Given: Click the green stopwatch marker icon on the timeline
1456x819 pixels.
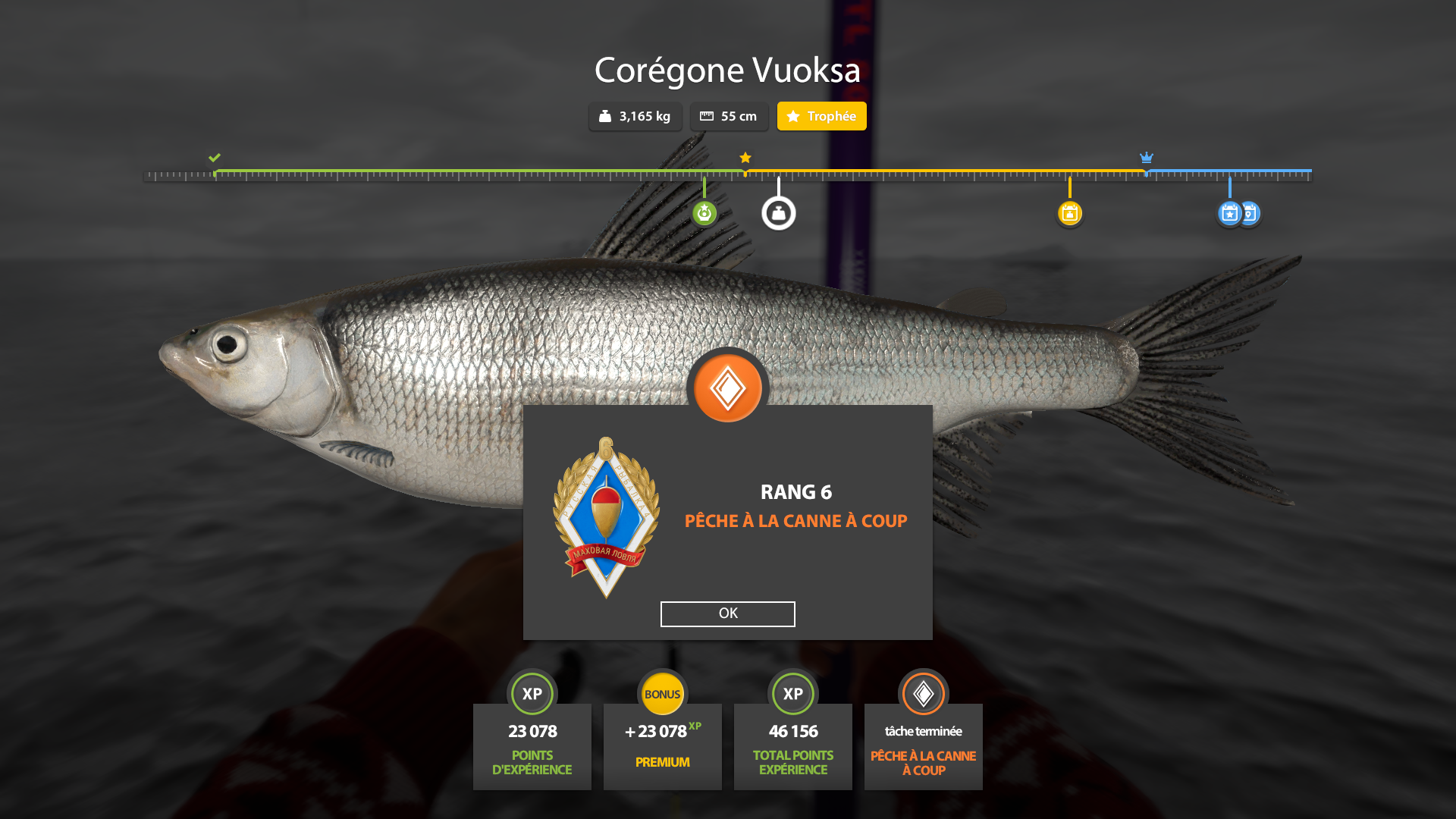Looking at the screenshot, I should 704,214.
